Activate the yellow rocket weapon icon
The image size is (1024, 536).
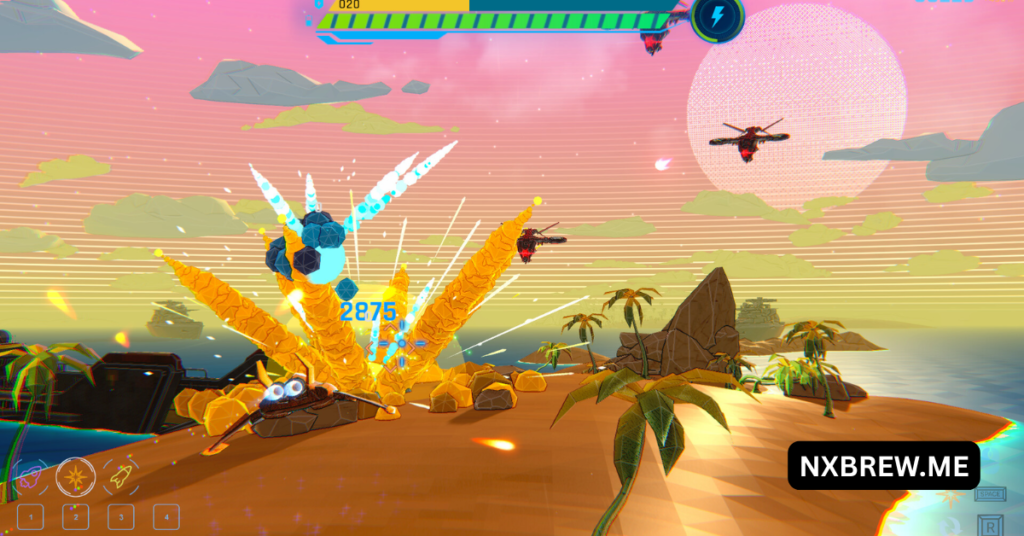[x=121, y=476]
